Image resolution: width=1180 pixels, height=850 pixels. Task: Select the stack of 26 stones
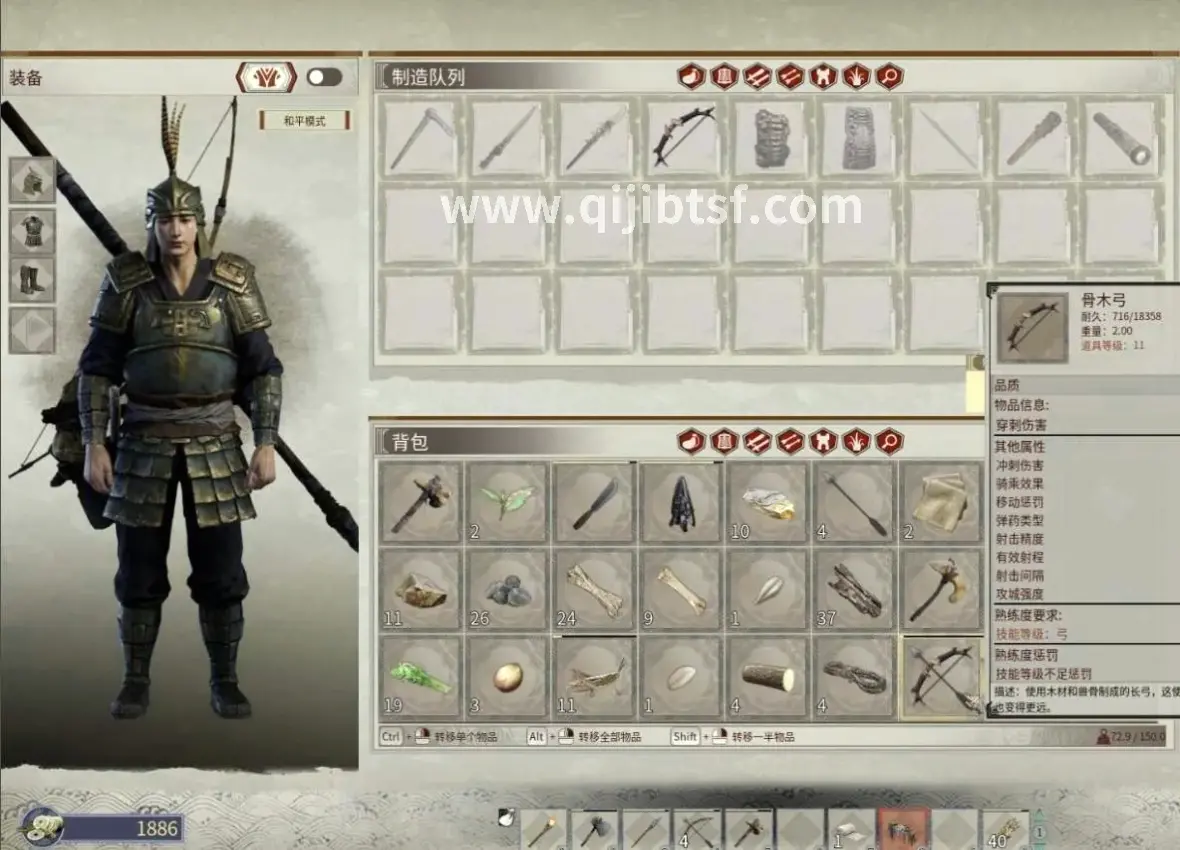point(507,590)
